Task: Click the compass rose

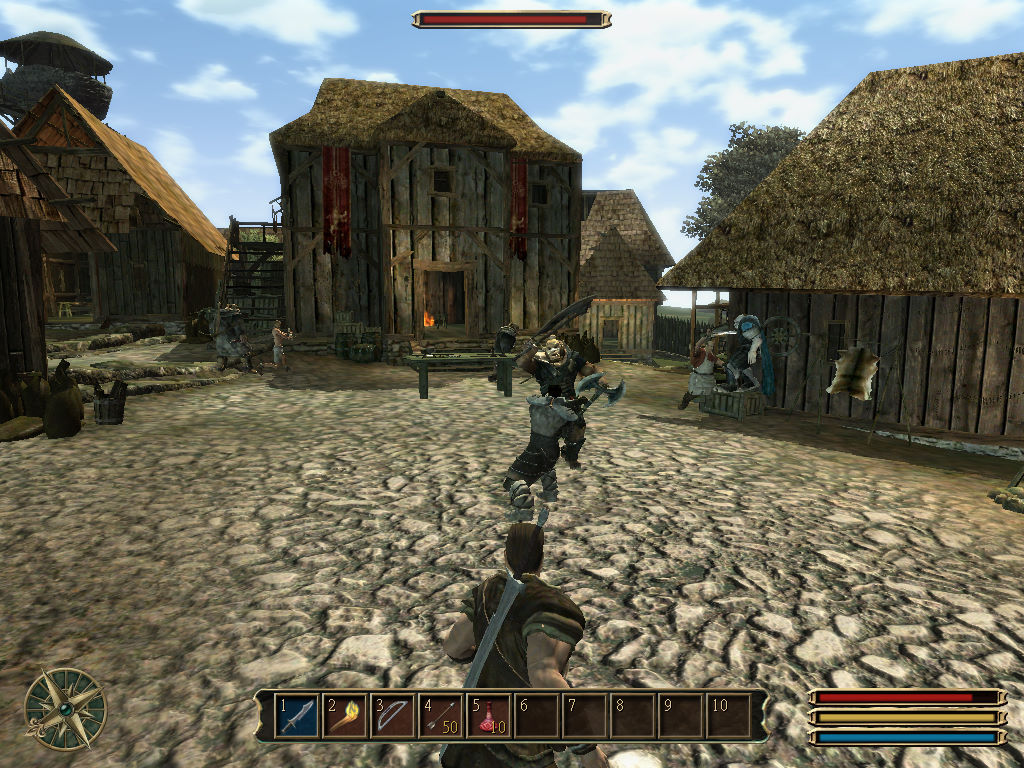Action: pos(65,708)
